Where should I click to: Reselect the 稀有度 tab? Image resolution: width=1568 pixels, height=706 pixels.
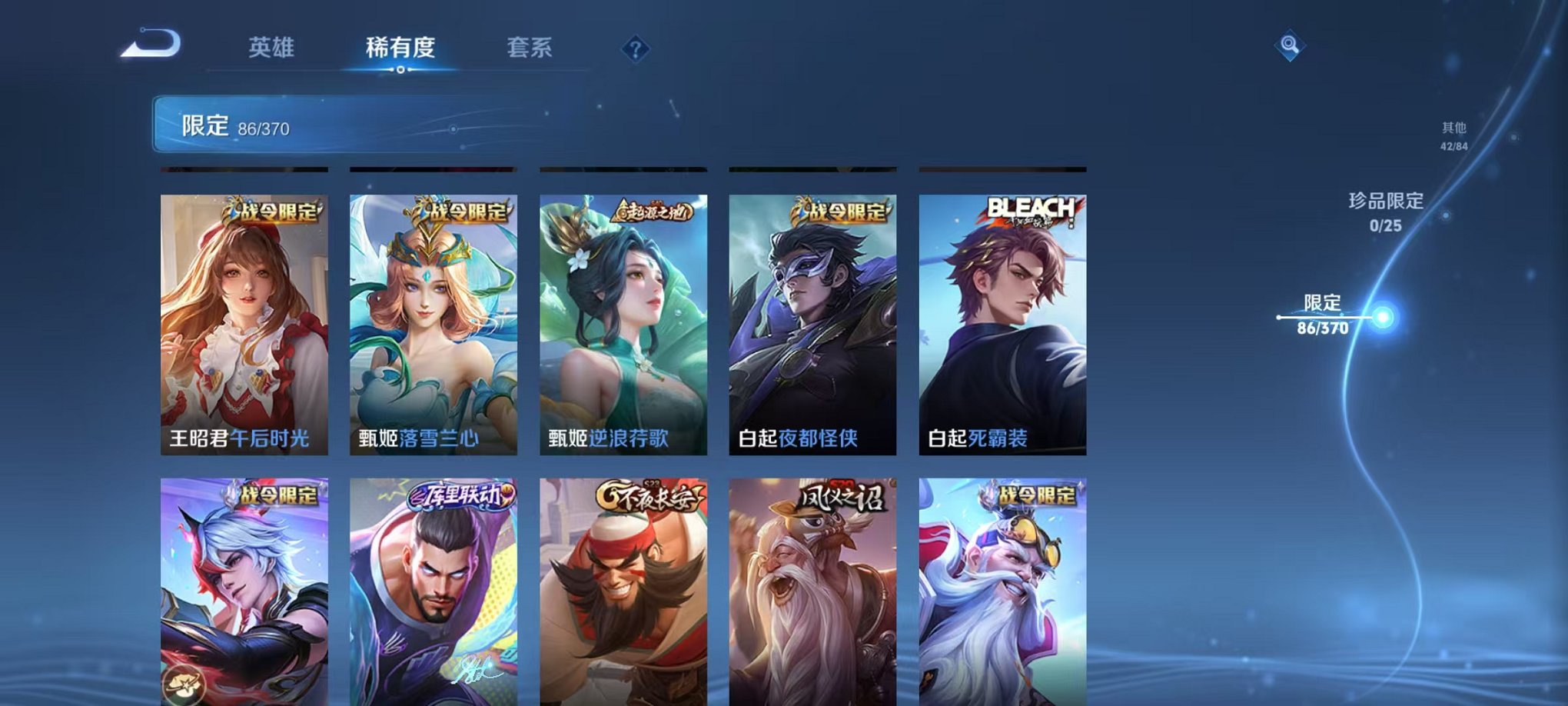tap(402, 48)
